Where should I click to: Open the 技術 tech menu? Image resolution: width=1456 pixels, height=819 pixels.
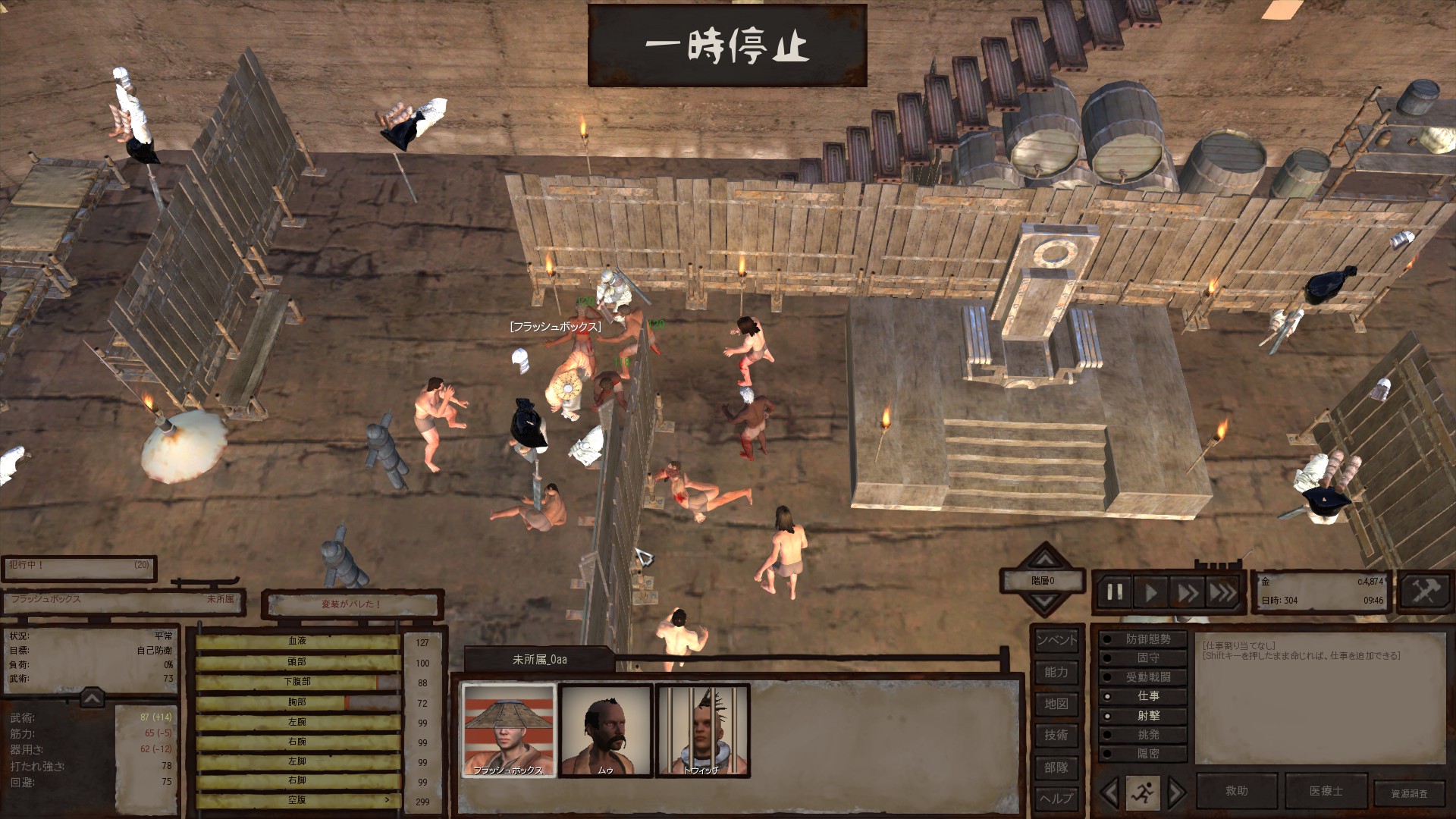click(x=1056, y=735)
